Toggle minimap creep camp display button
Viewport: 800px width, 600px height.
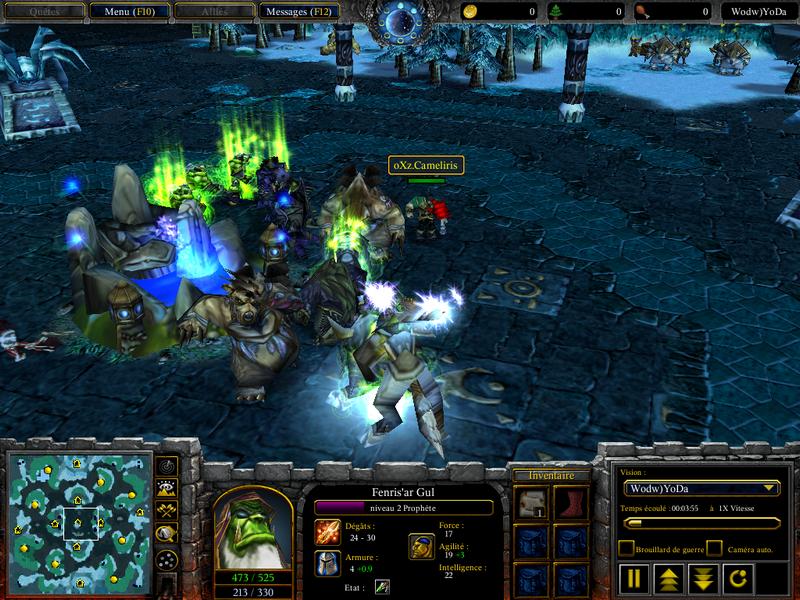tap(166, 534)
